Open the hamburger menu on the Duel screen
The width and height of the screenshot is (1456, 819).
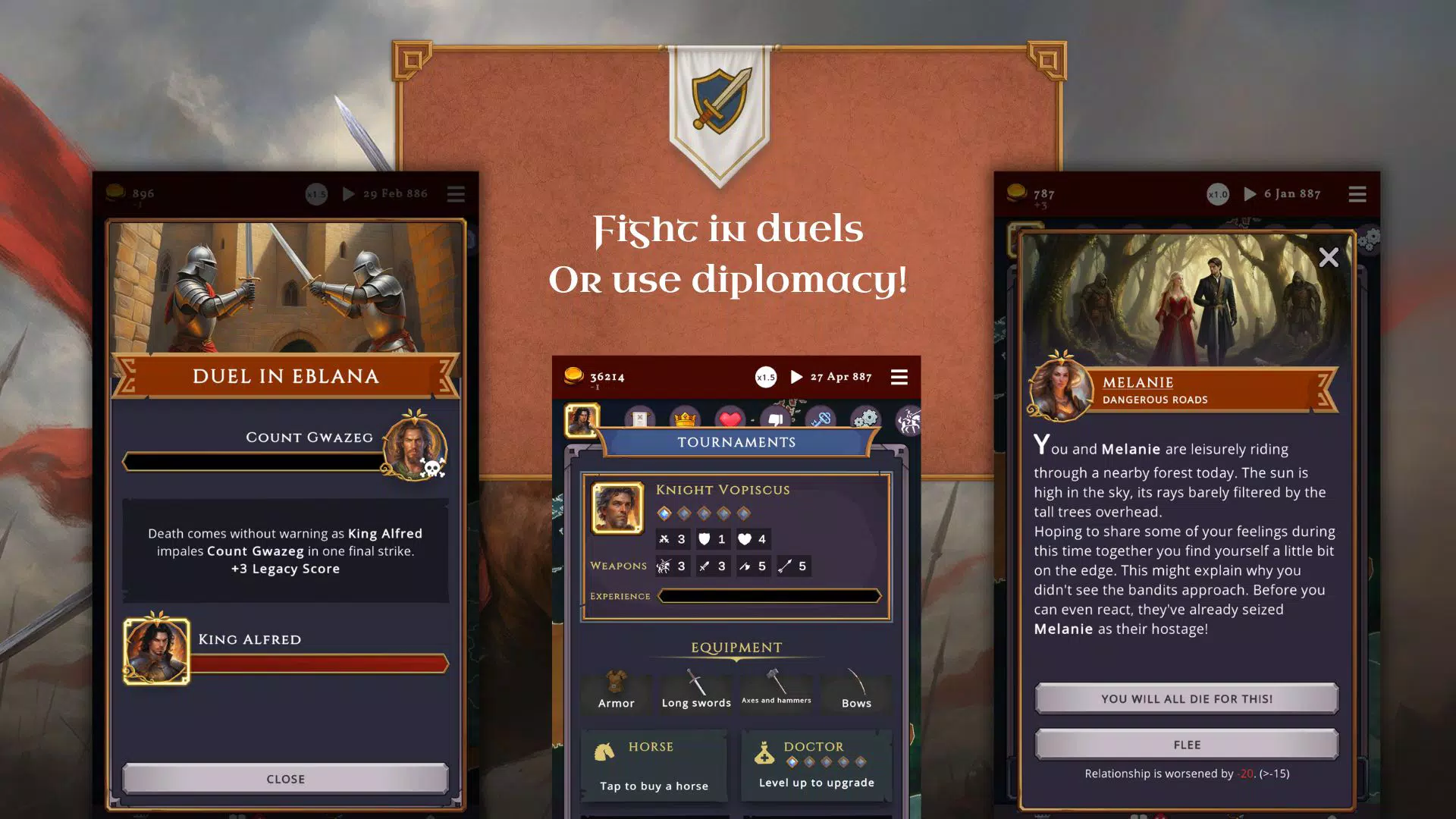point(456,194)
